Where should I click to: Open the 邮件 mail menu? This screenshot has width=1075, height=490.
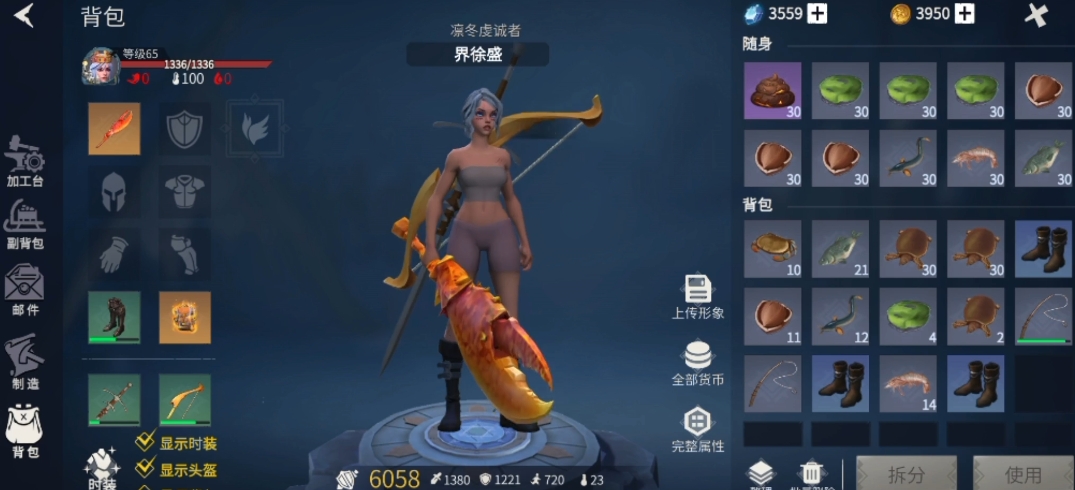tap(24, 289)
